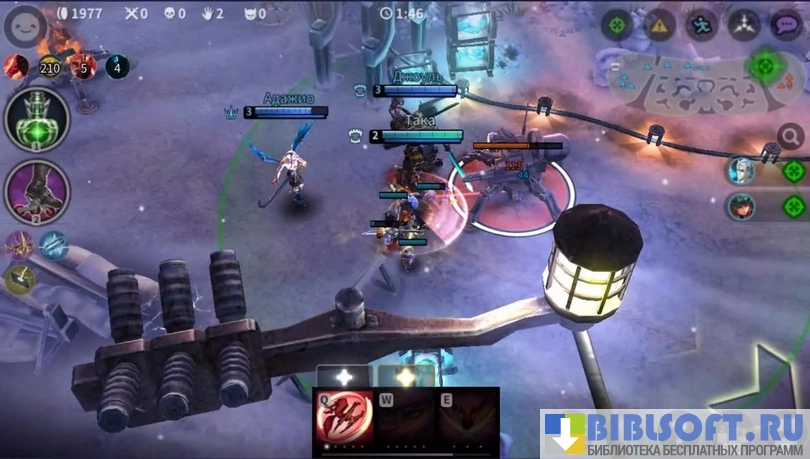The height and width of the screenshot is (459, 810).
Task: Send the converging arrows group ping
Action: [x=744, y=24]
